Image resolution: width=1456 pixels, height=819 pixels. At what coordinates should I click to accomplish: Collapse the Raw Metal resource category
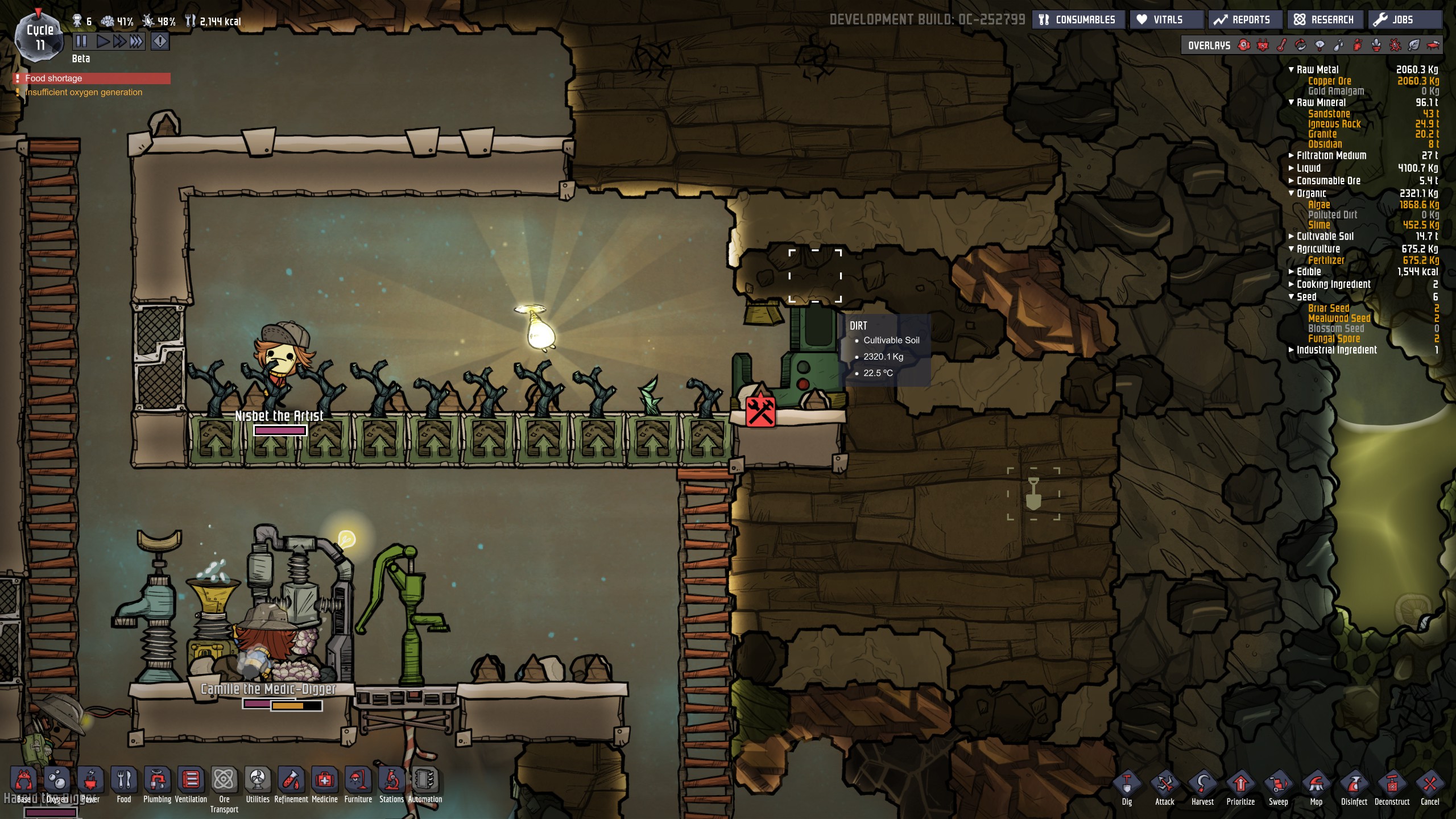pyautogui.click(x=1292, y=69)
